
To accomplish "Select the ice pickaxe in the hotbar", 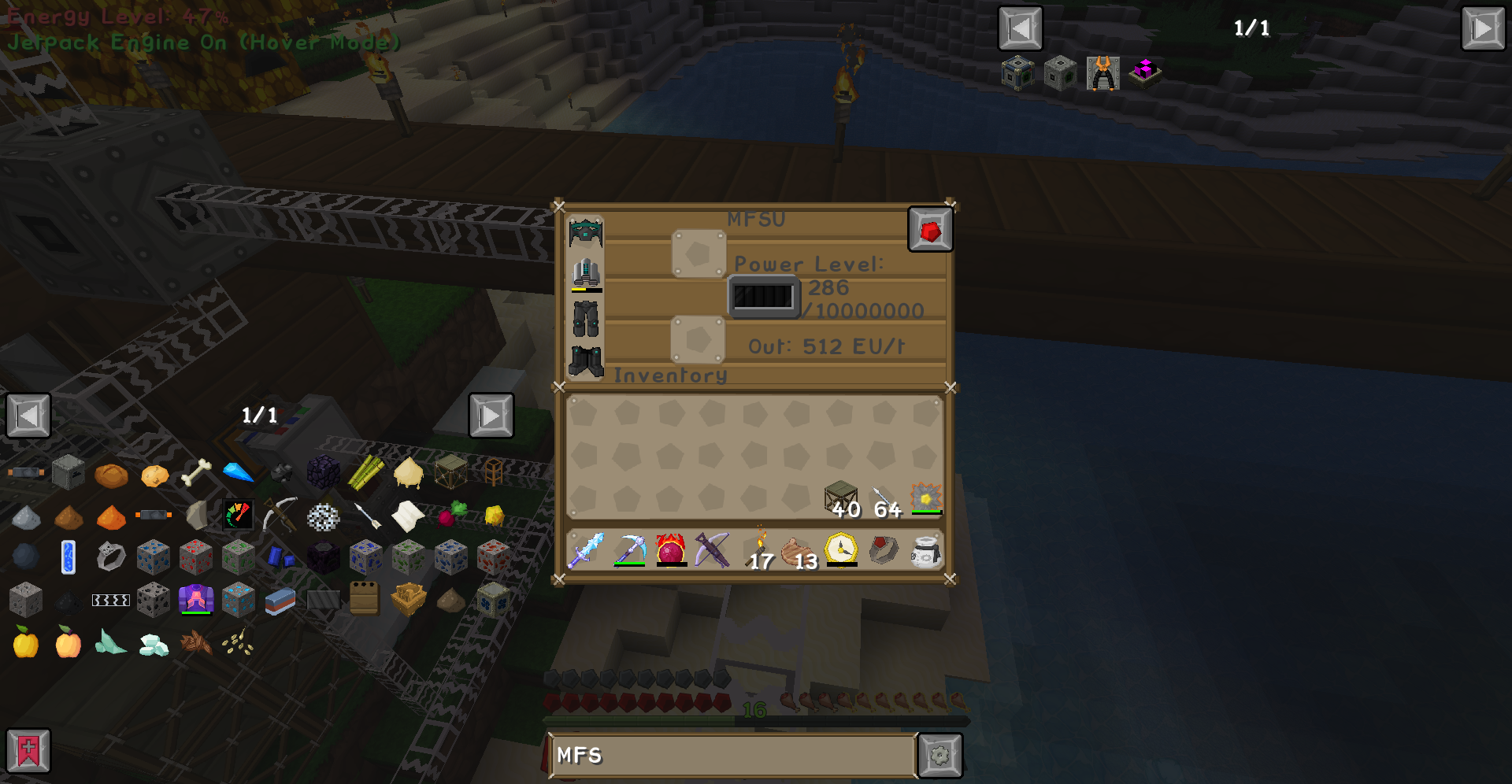I will point(629,549).
